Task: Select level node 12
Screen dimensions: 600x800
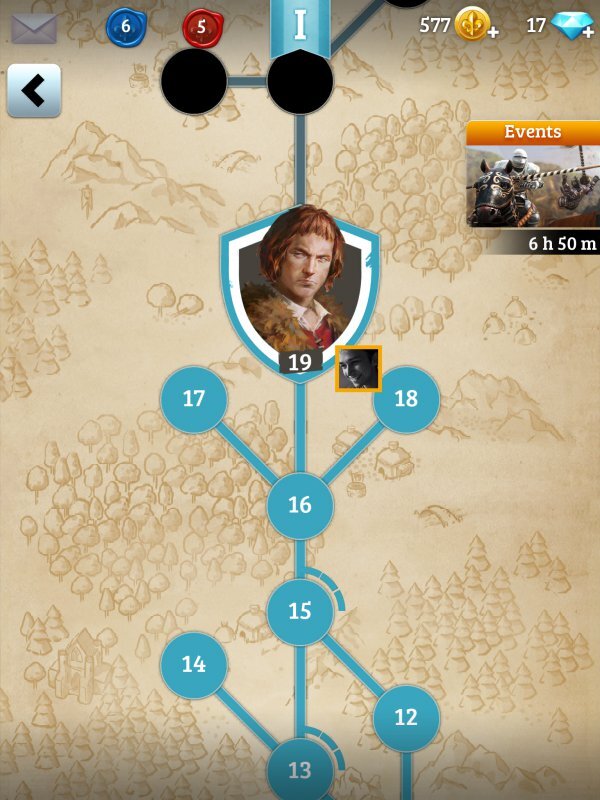Action: tap(406, 717)
